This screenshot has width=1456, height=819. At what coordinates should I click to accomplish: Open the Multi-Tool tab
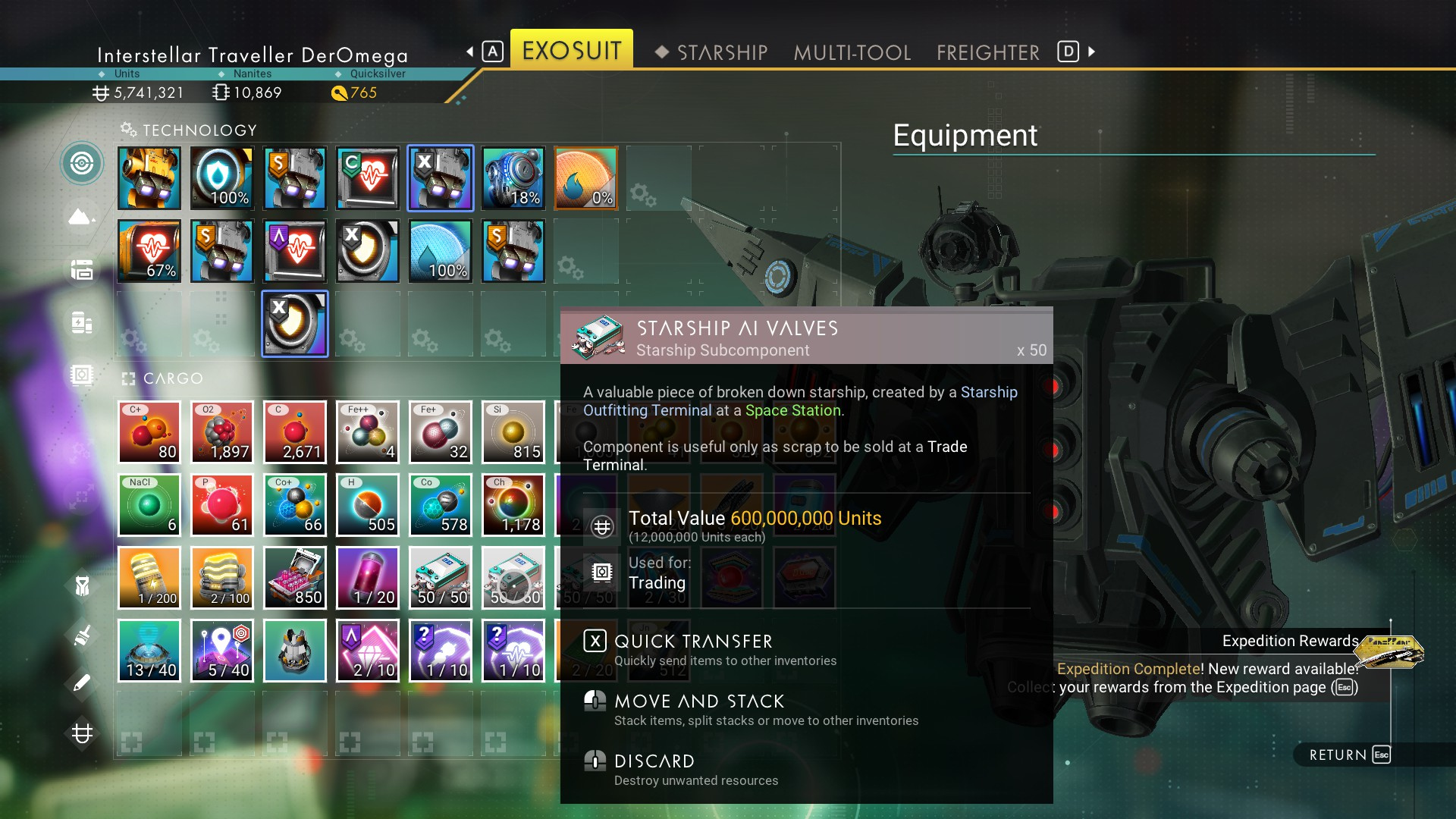[852, 52]
